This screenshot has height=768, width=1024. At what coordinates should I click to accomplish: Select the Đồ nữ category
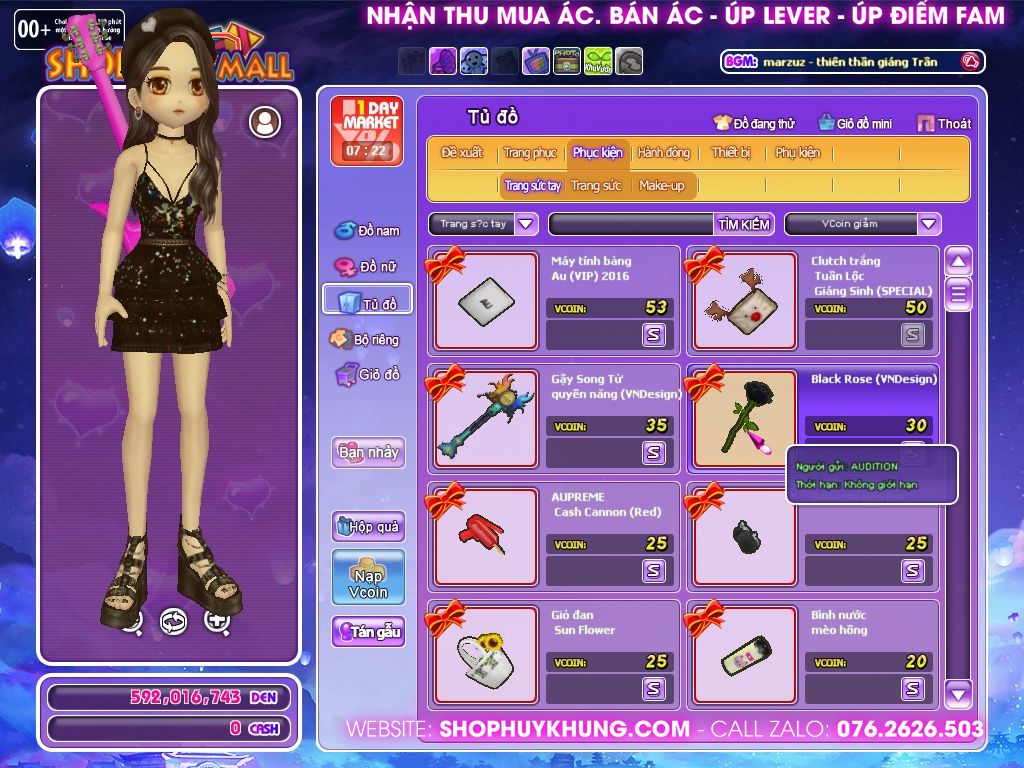[367, 267]
